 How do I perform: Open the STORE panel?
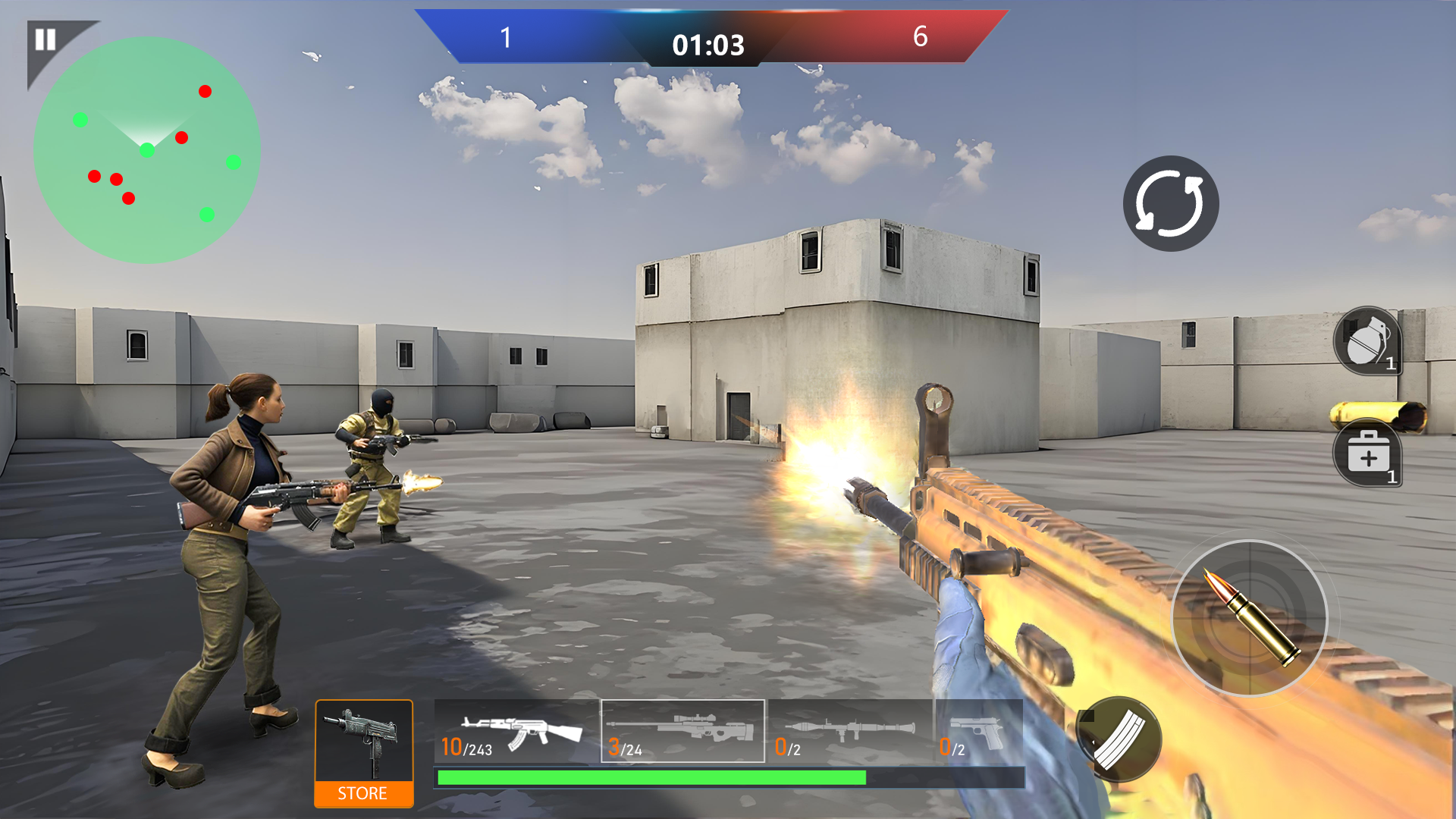[x=362, y=794]
